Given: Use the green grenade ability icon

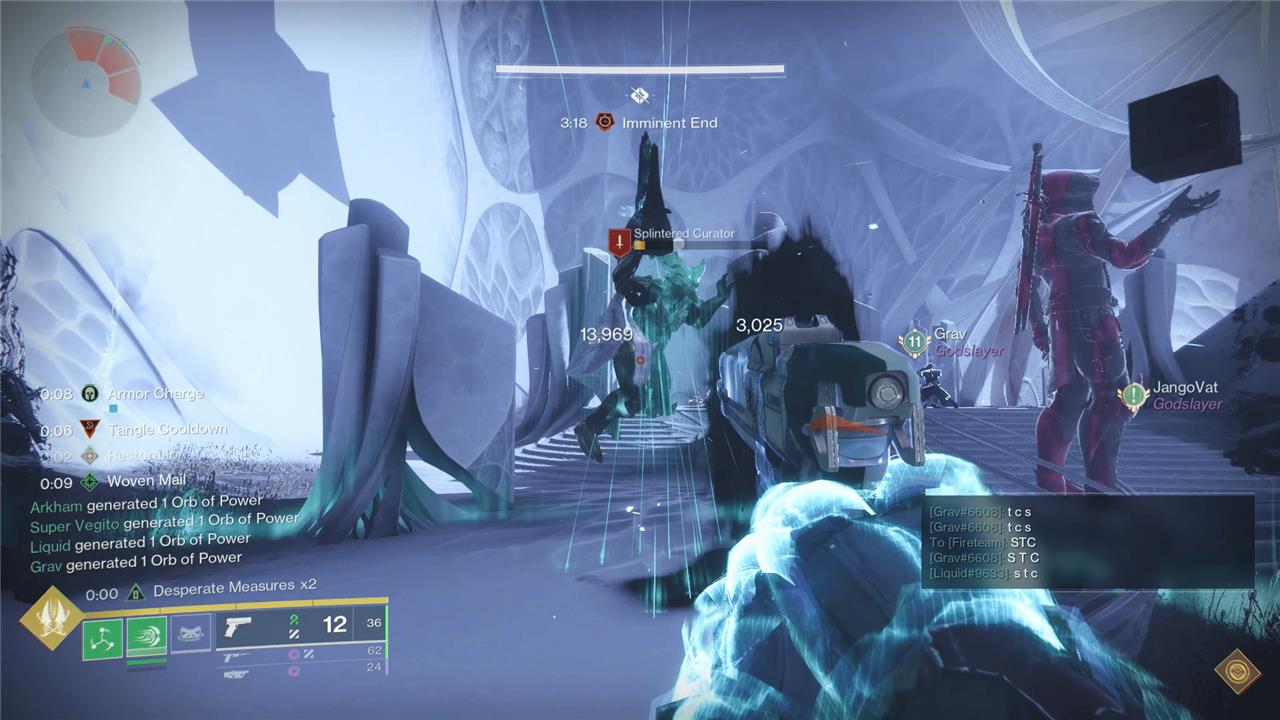Looking at the screenshot, I should [x=102, y=638].
